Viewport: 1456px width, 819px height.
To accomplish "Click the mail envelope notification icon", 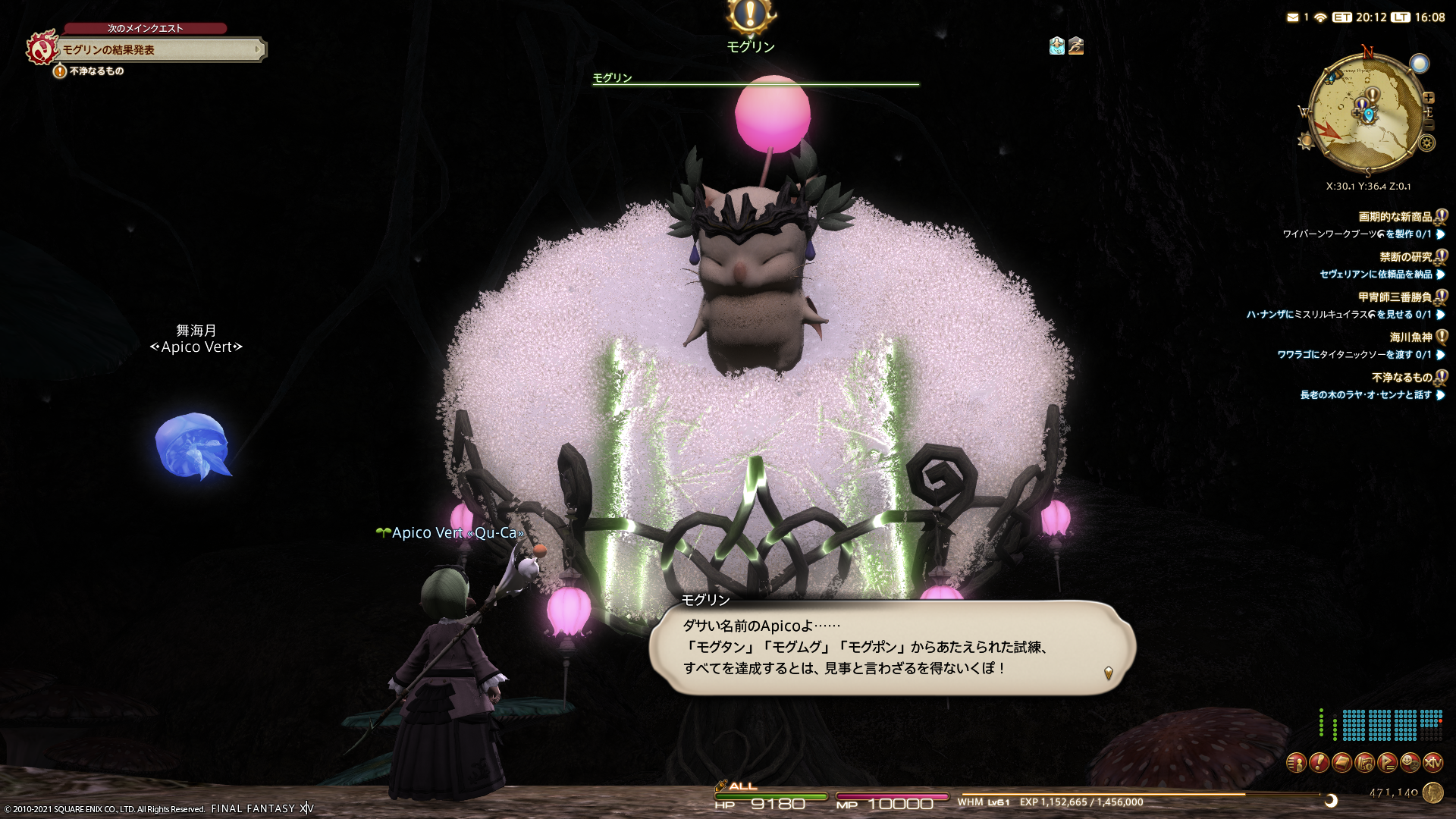I will click(1292, 17).
